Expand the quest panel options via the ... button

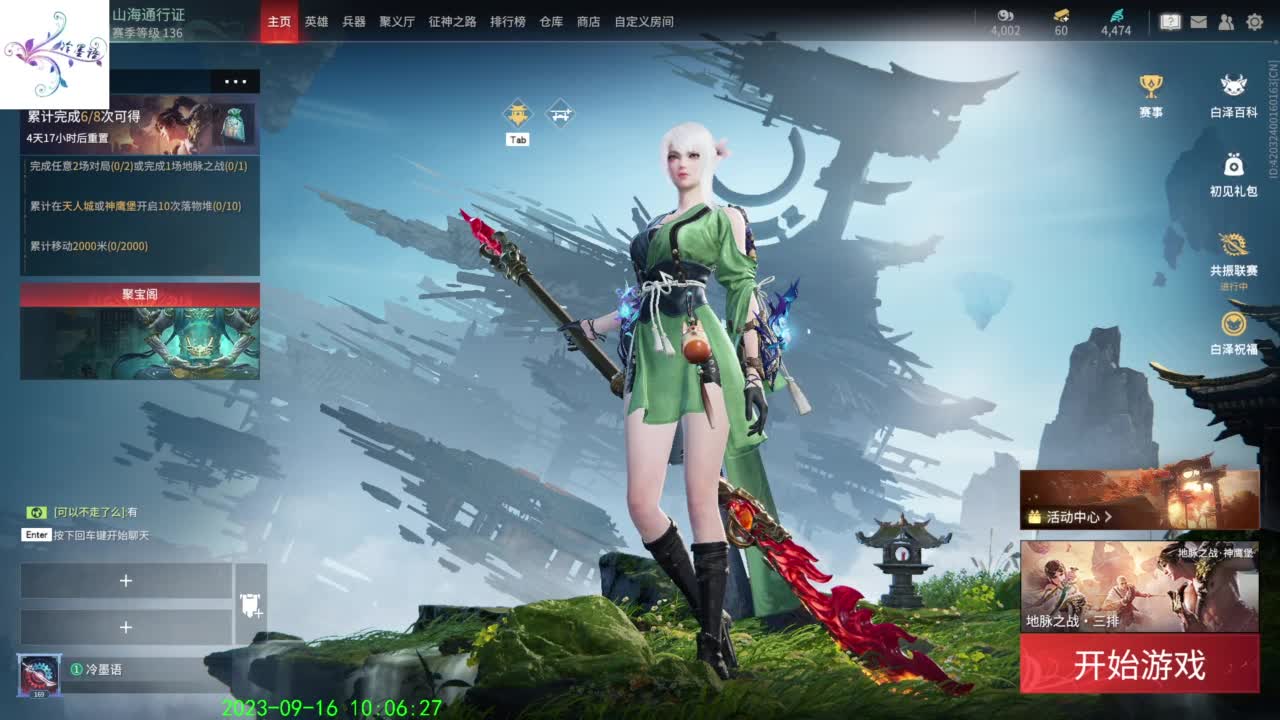click(x=236, y=82)
